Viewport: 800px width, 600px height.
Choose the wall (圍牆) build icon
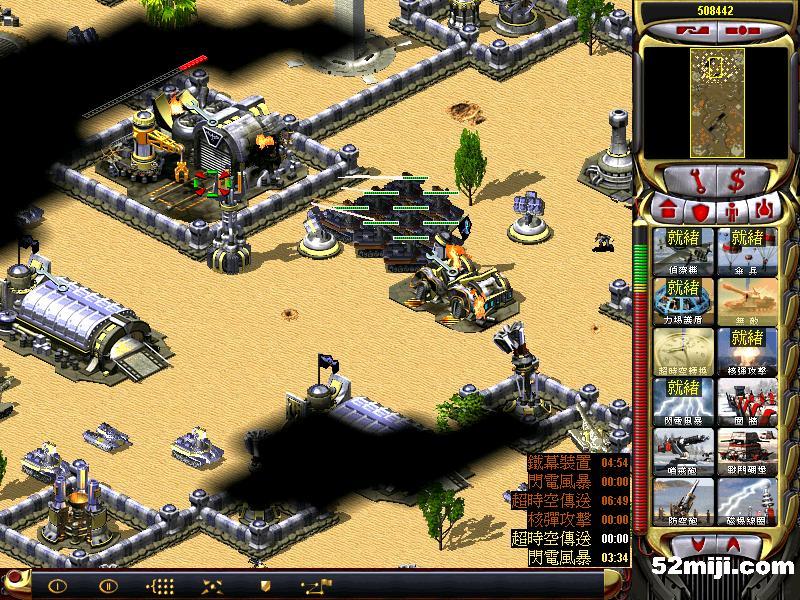748,401
